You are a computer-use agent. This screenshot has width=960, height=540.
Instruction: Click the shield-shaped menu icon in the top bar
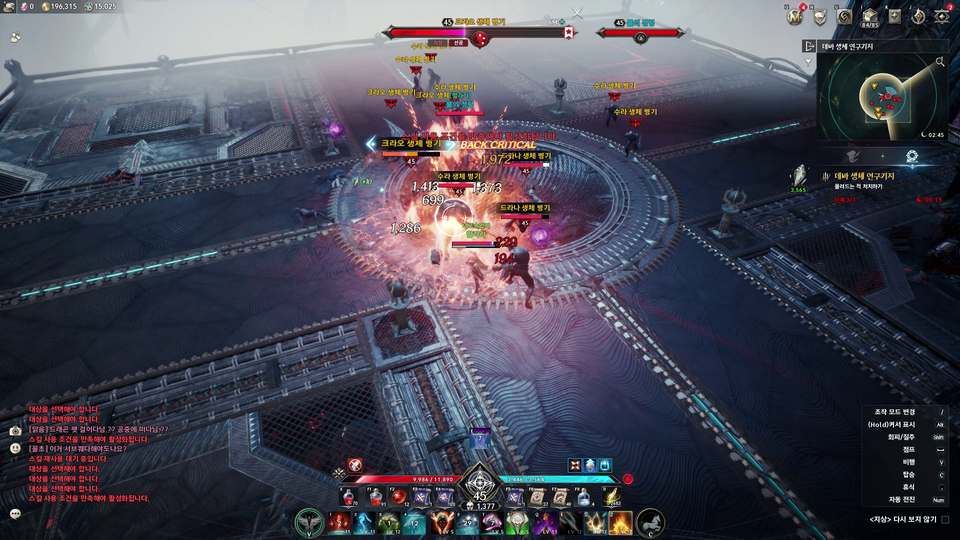coord(820,16)
